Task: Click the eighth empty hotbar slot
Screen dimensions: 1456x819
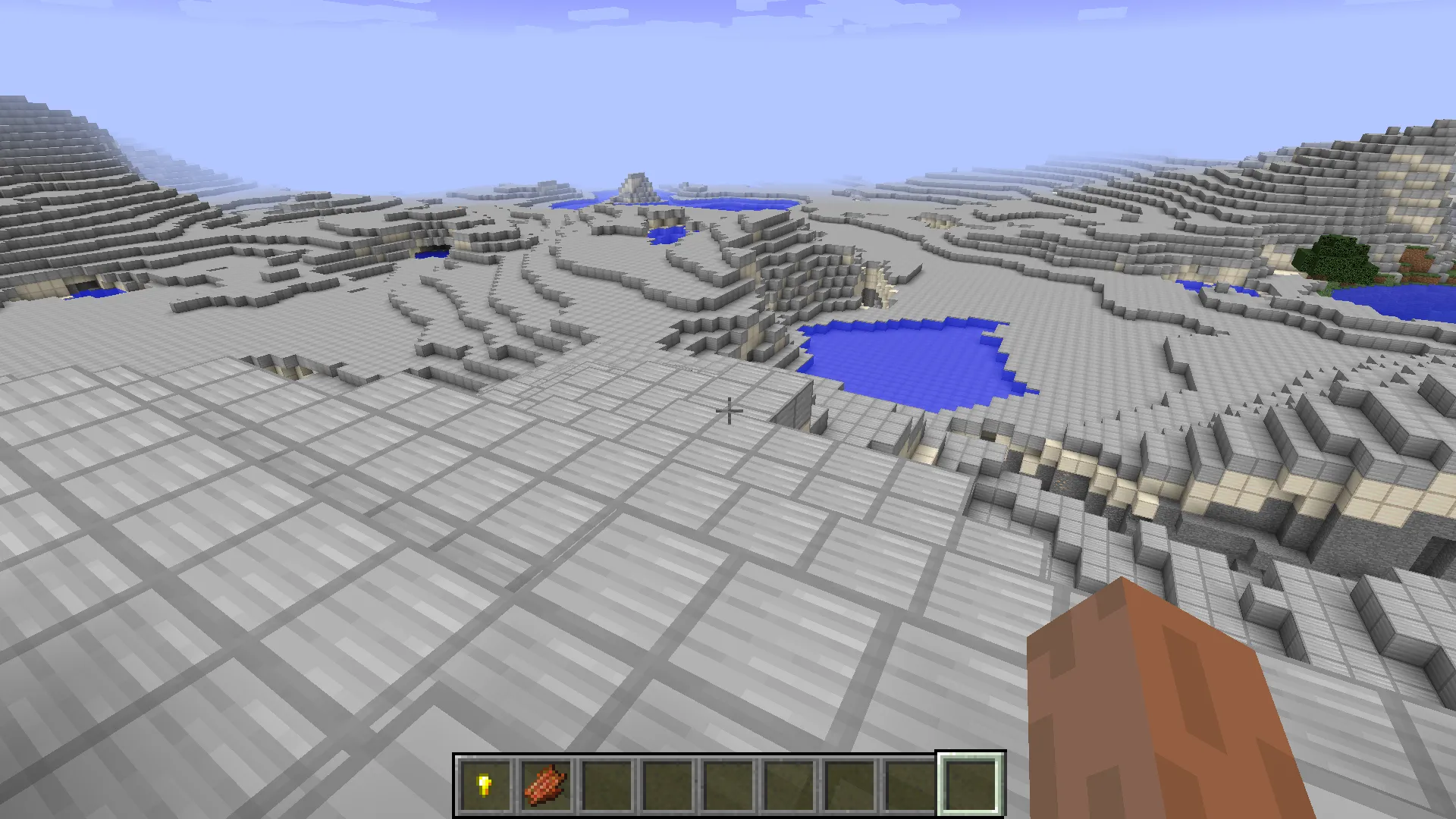Action: pyautogui.click(x=911, y=783)
